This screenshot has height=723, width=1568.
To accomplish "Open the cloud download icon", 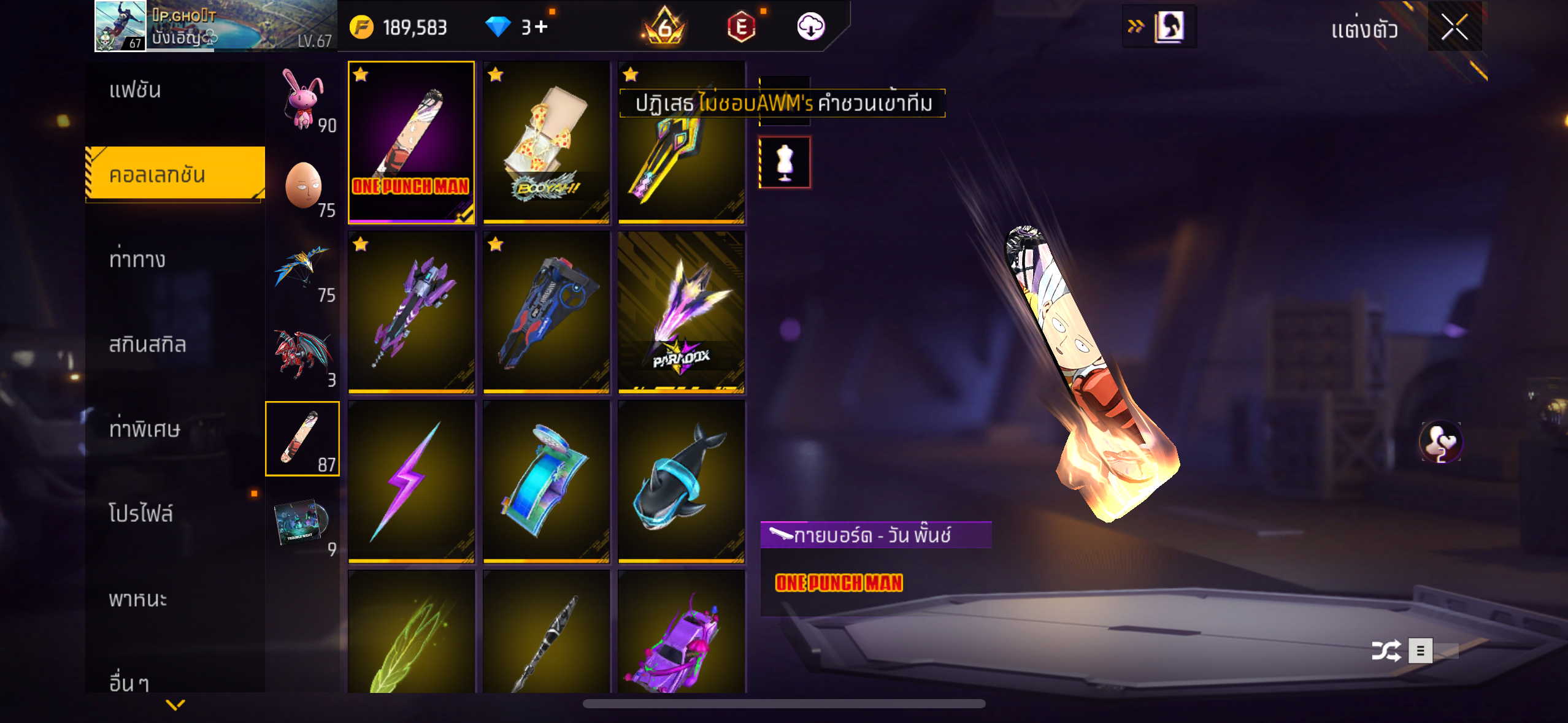I will (810, 27).
